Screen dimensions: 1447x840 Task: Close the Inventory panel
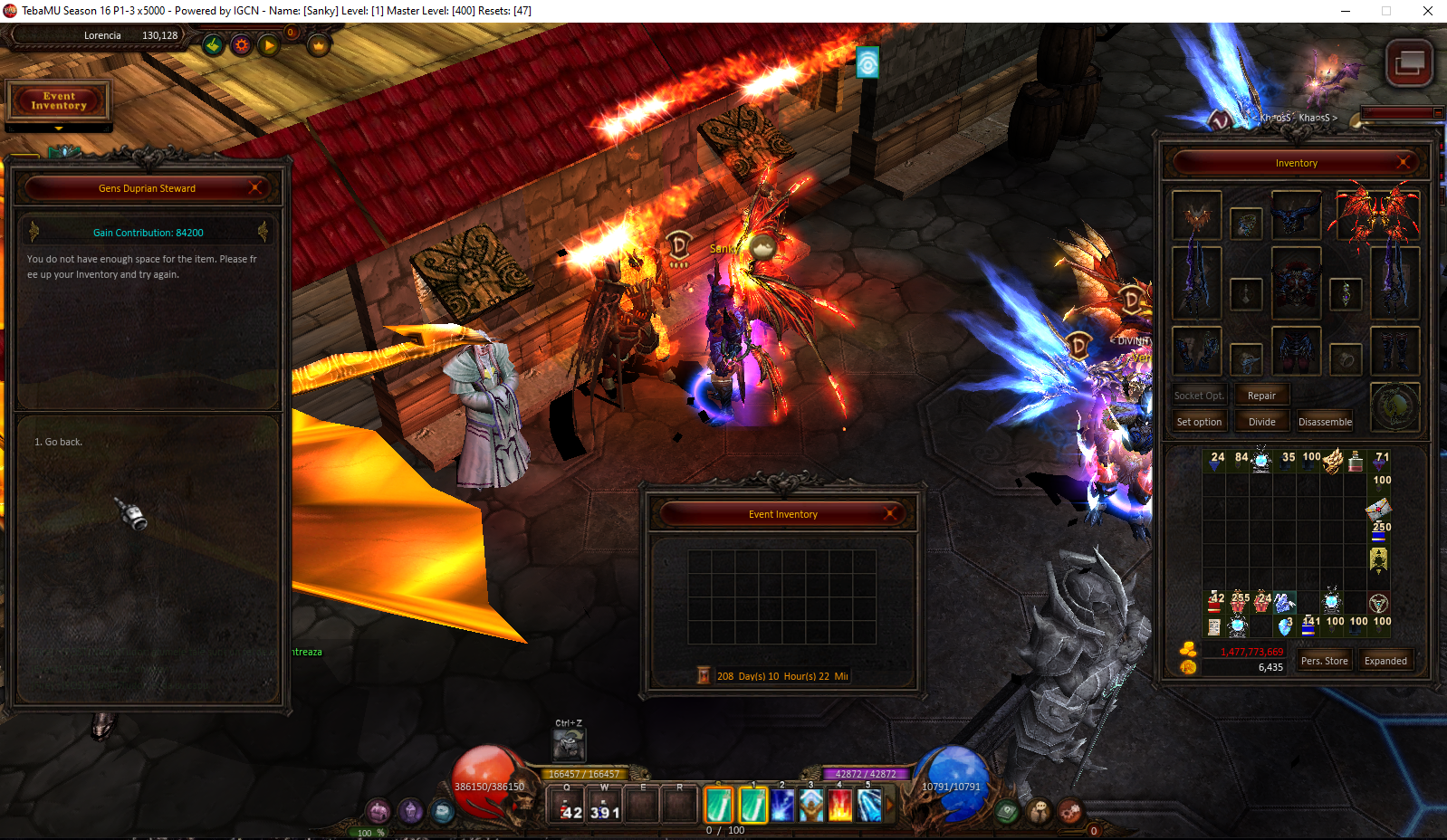coord(1404,163)
